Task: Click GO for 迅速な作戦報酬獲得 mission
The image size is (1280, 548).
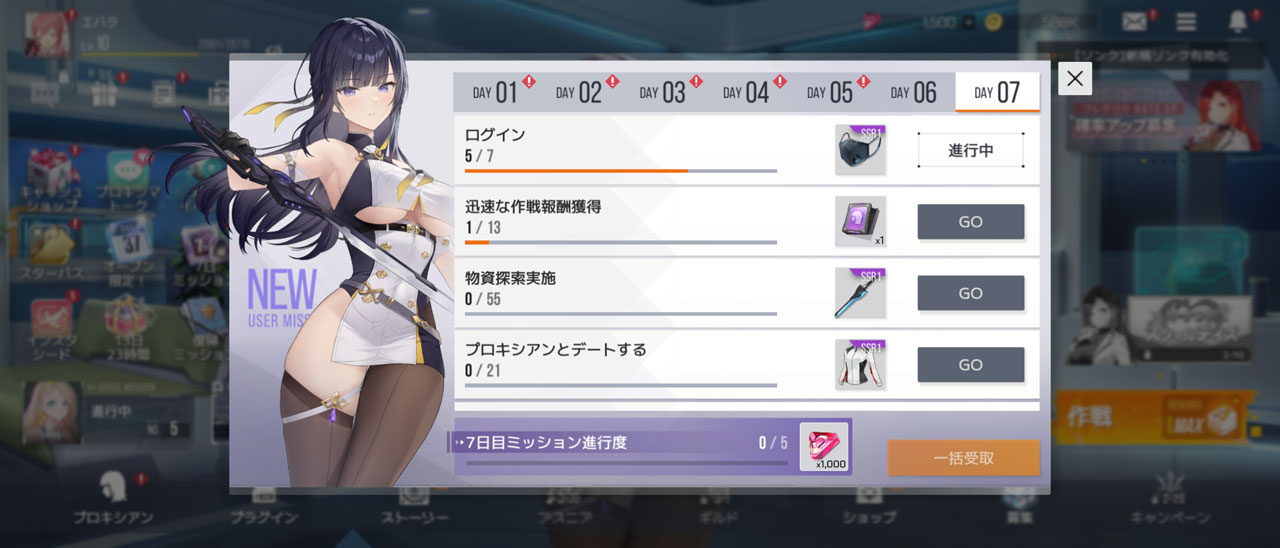Action: [970, 222]
